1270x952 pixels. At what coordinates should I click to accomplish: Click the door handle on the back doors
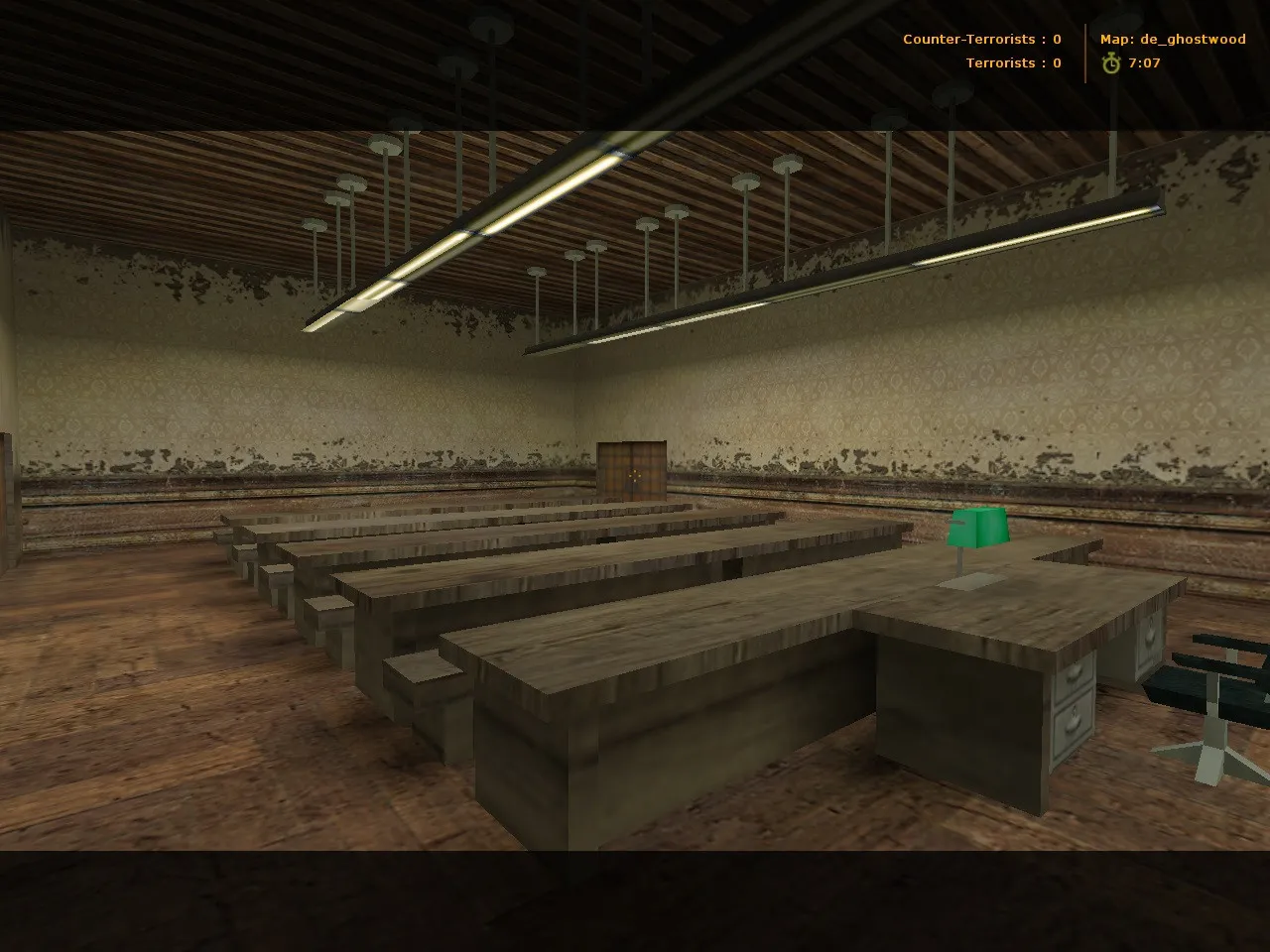pos(633,476)
